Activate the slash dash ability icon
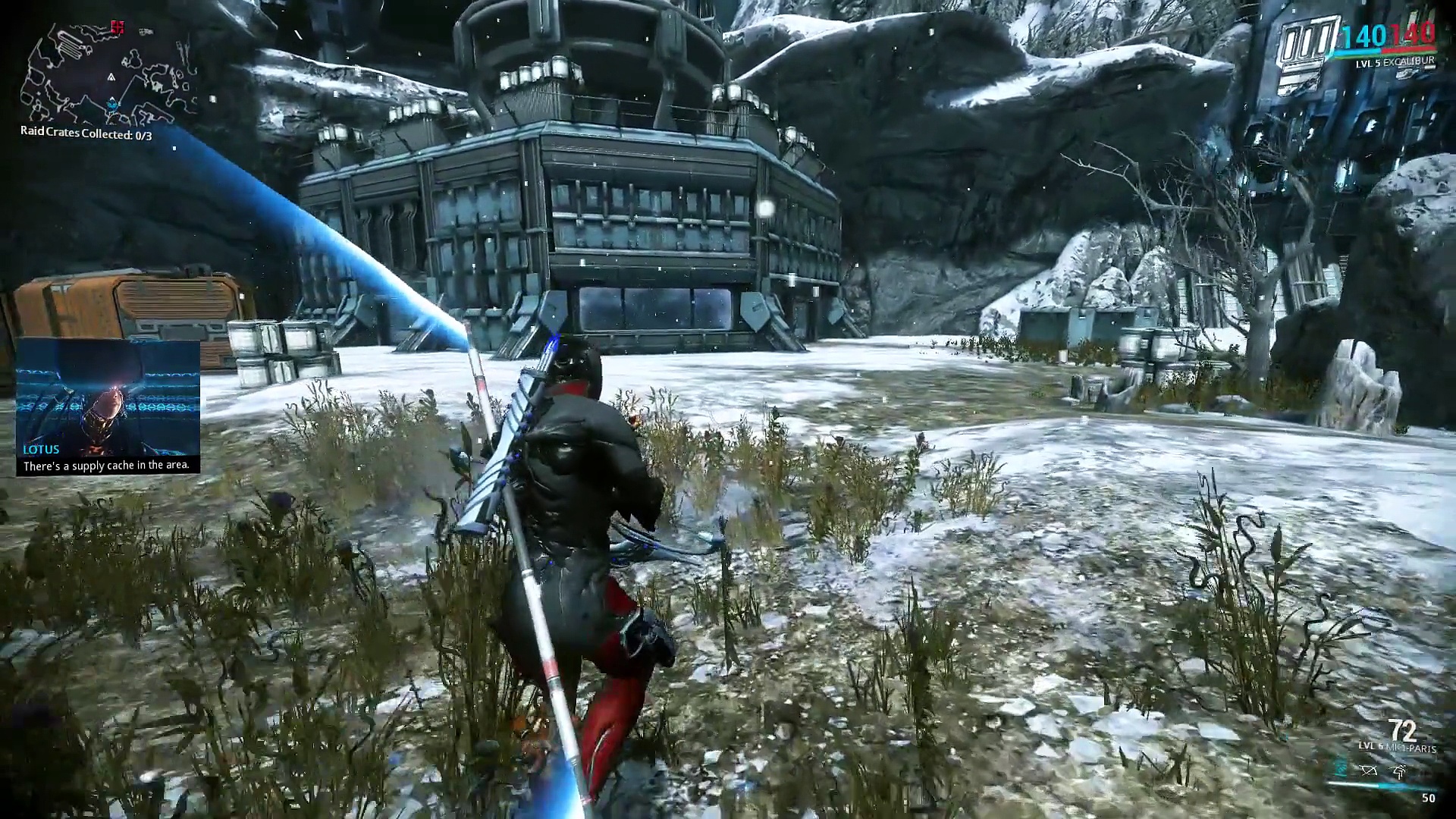Screen dimensions: 1456x819 click(1399, 771)
